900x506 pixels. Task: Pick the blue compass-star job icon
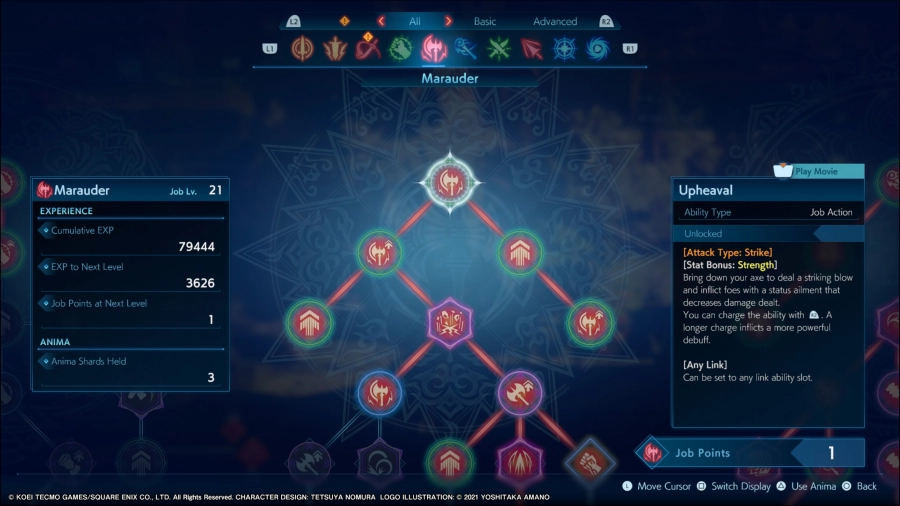[564, 48]
